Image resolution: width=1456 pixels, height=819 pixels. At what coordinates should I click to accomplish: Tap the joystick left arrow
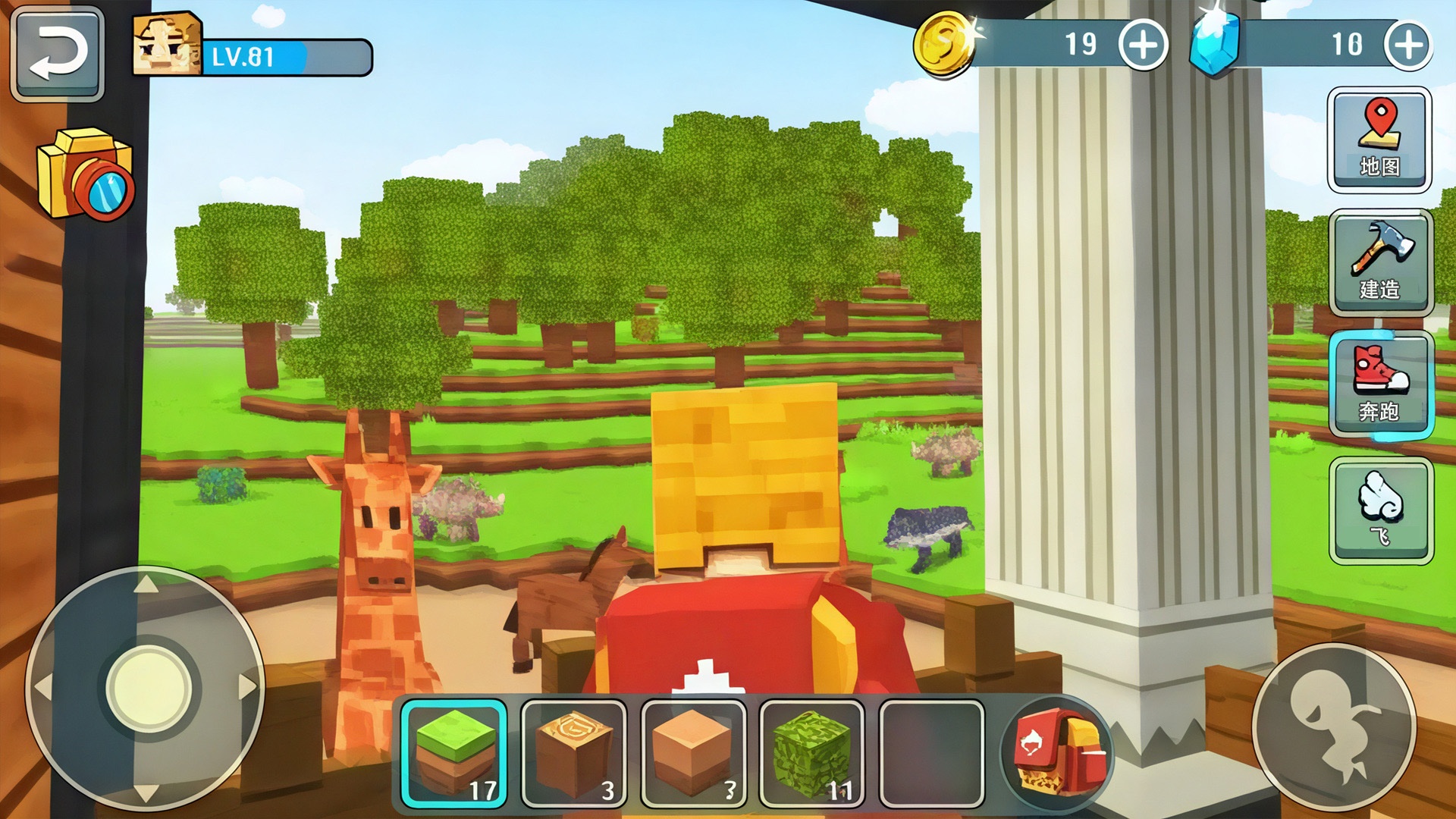pos(43,687)
